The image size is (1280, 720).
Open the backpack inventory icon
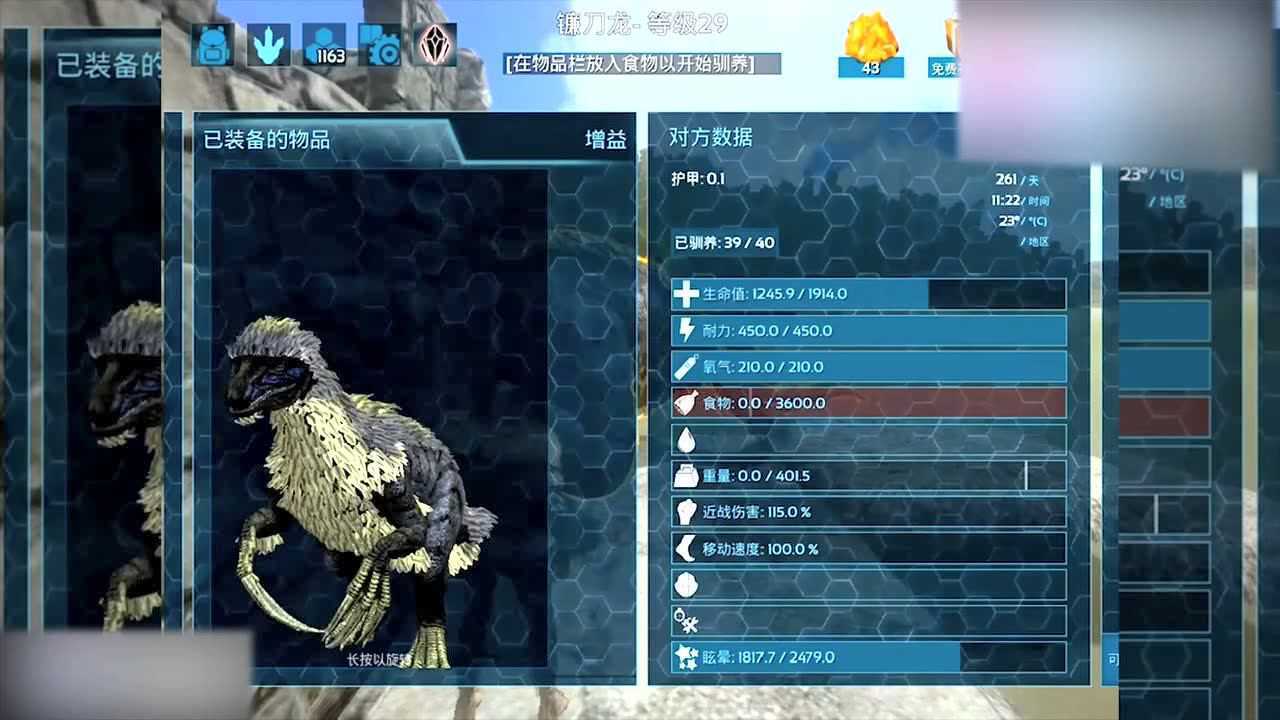tap(211, 45)
